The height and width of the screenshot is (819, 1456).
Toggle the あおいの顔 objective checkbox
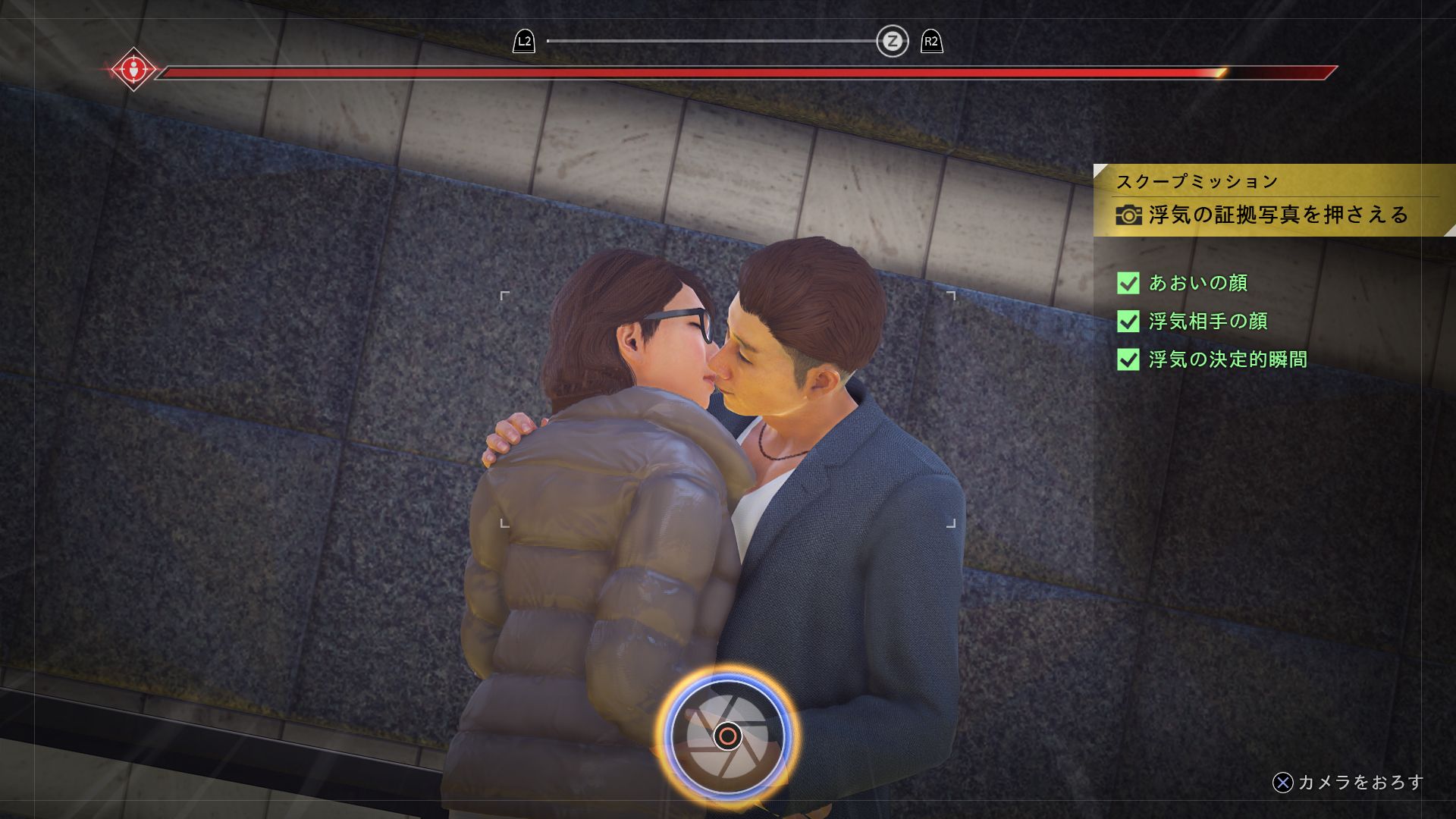[1128, 283]
